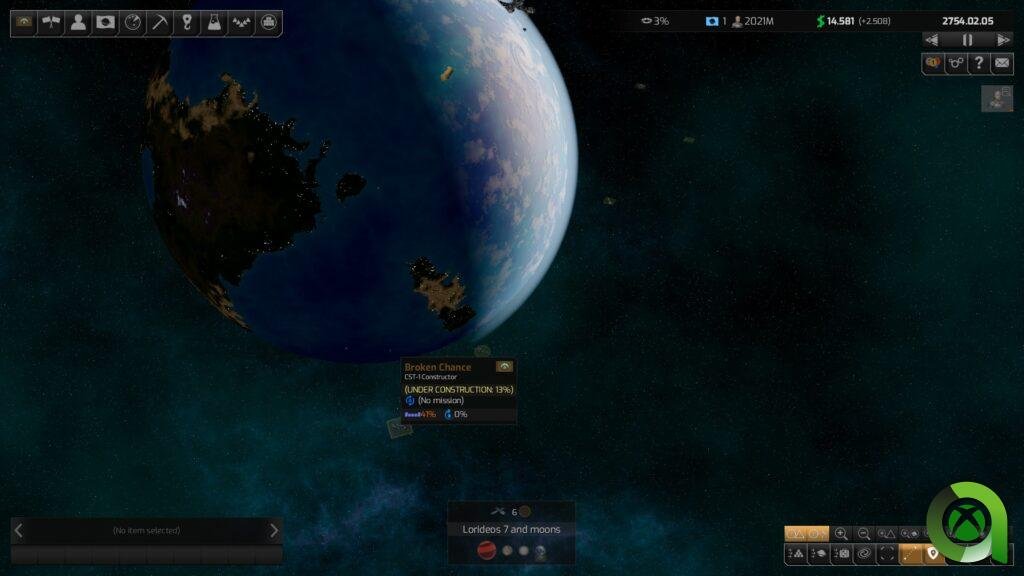Select the red planet Lorideos 7
The image size is (1024, 576).
coord(486,551)
